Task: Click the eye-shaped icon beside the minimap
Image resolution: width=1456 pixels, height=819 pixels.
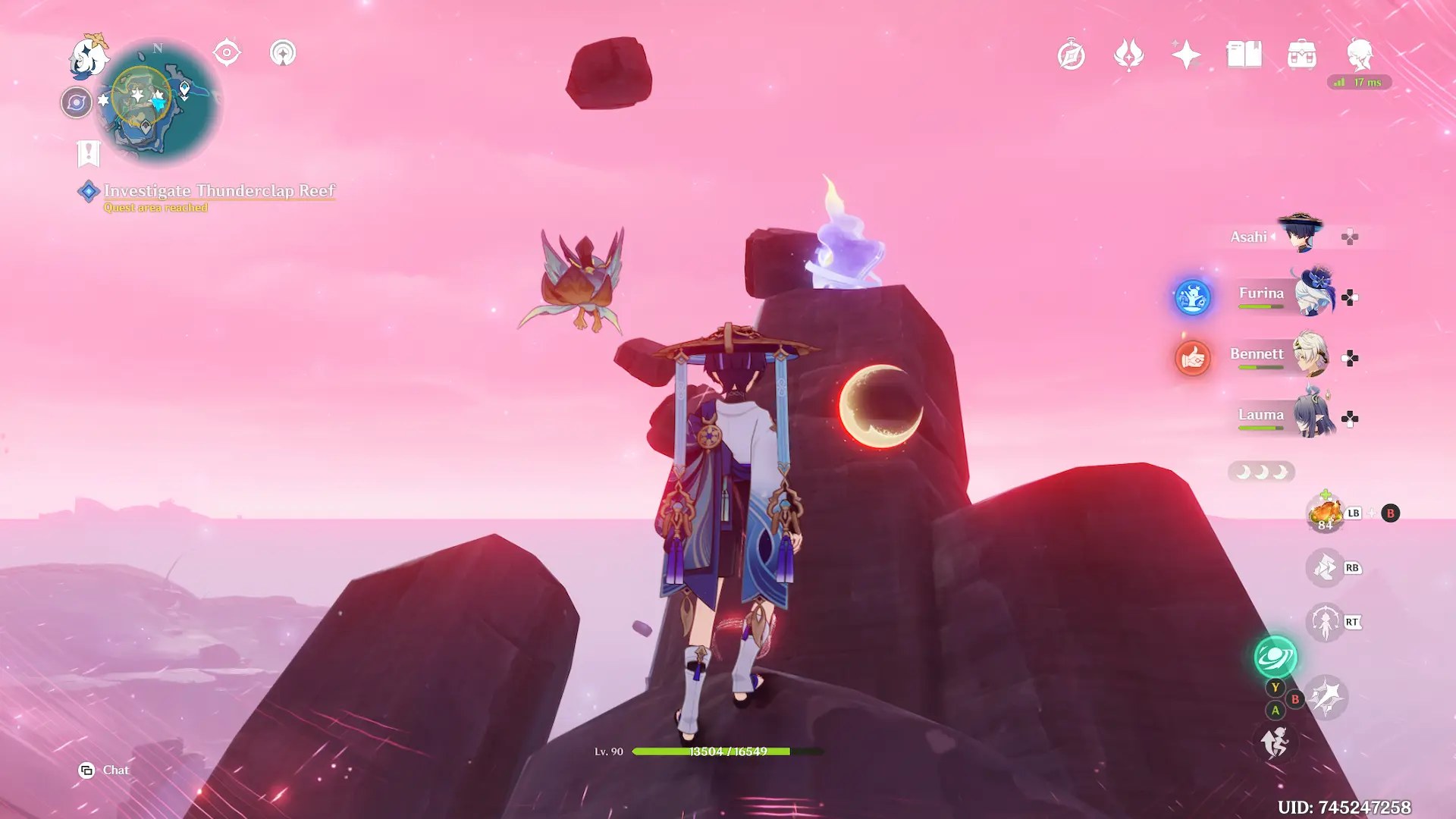Action: click(227, 53)
